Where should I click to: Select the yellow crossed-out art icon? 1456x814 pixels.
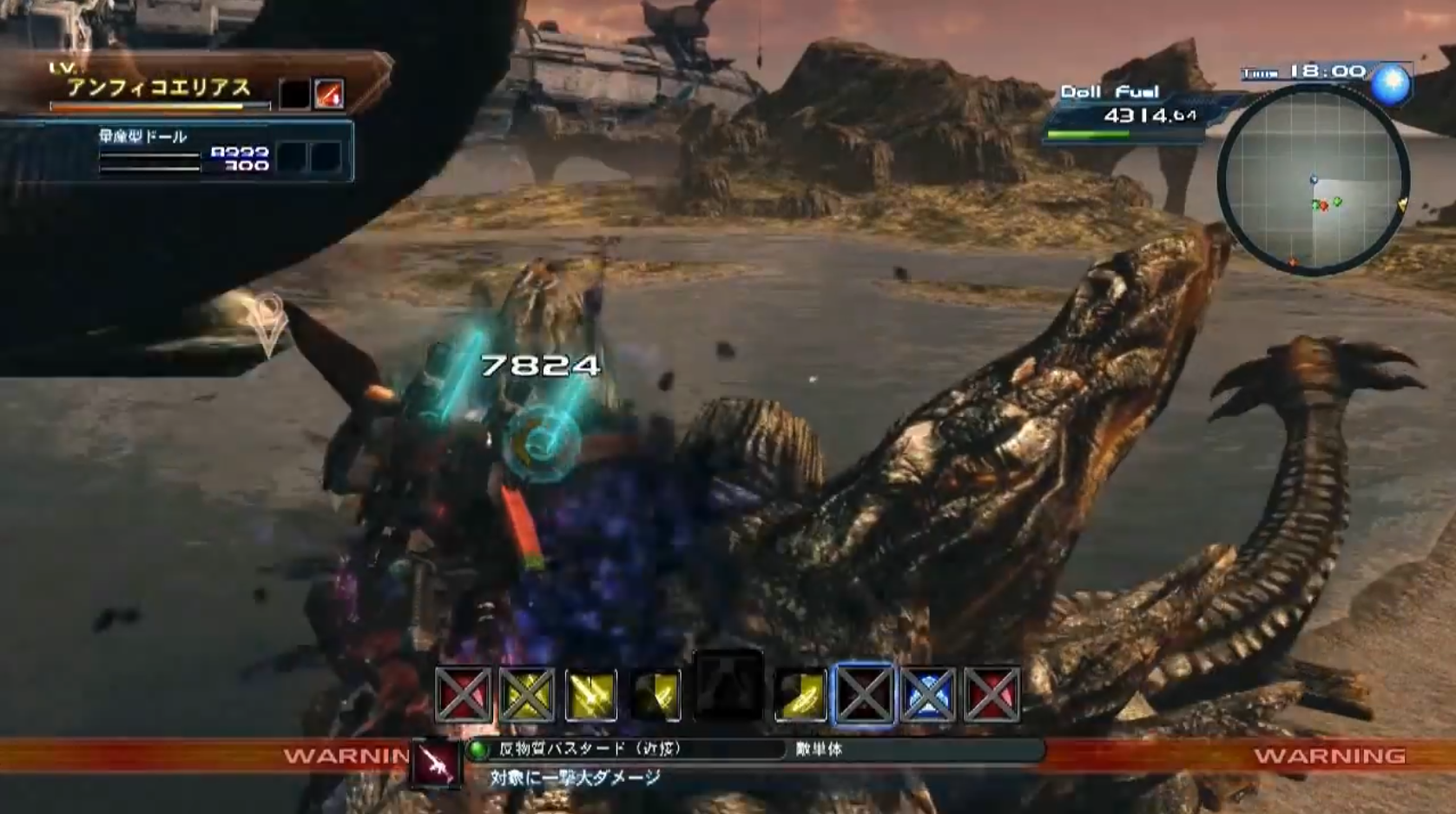click(x=527, y=695)
